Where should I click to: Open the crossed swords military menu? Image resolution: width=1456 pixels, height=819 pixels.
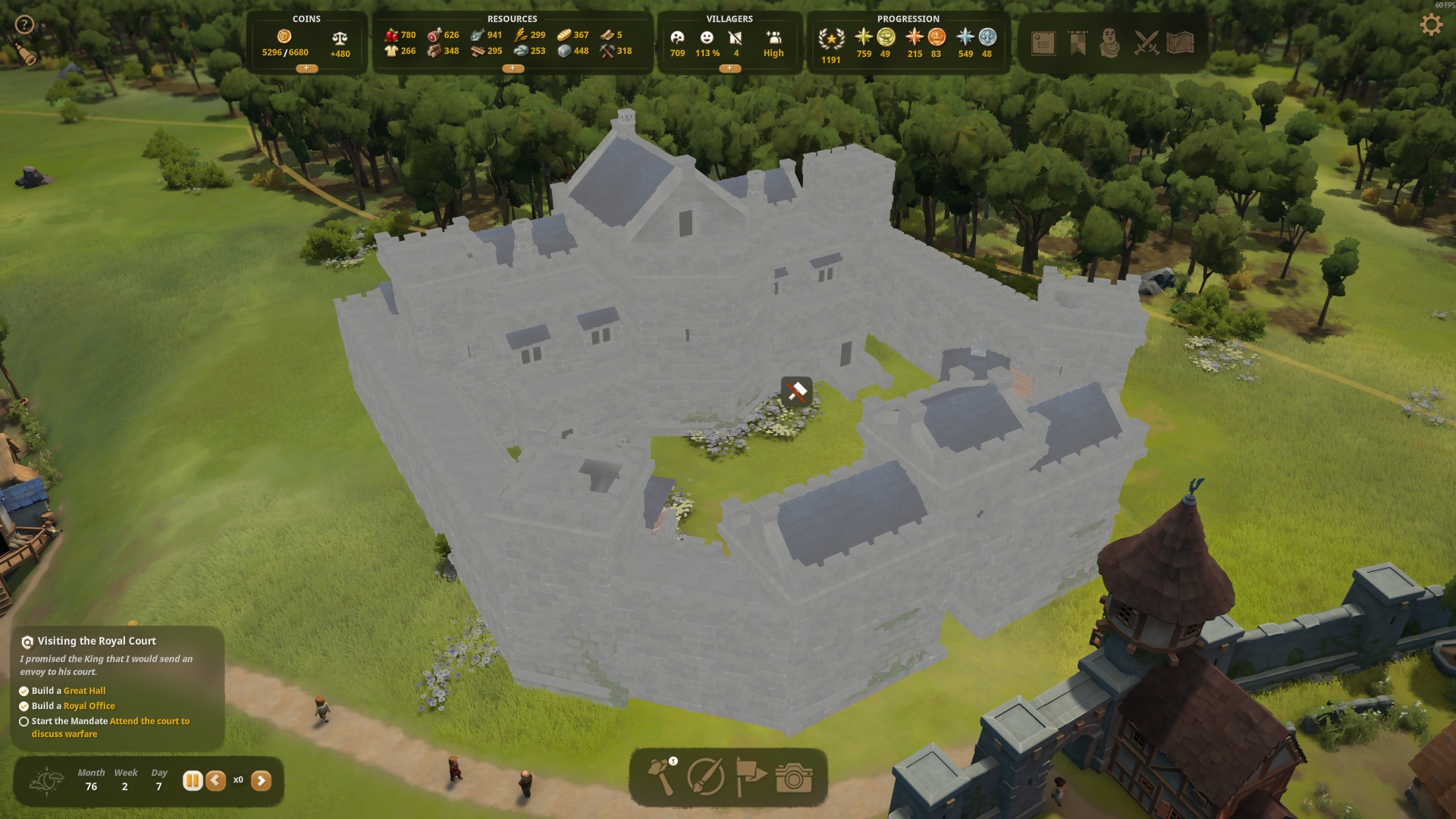click(x=1146, y=43)
